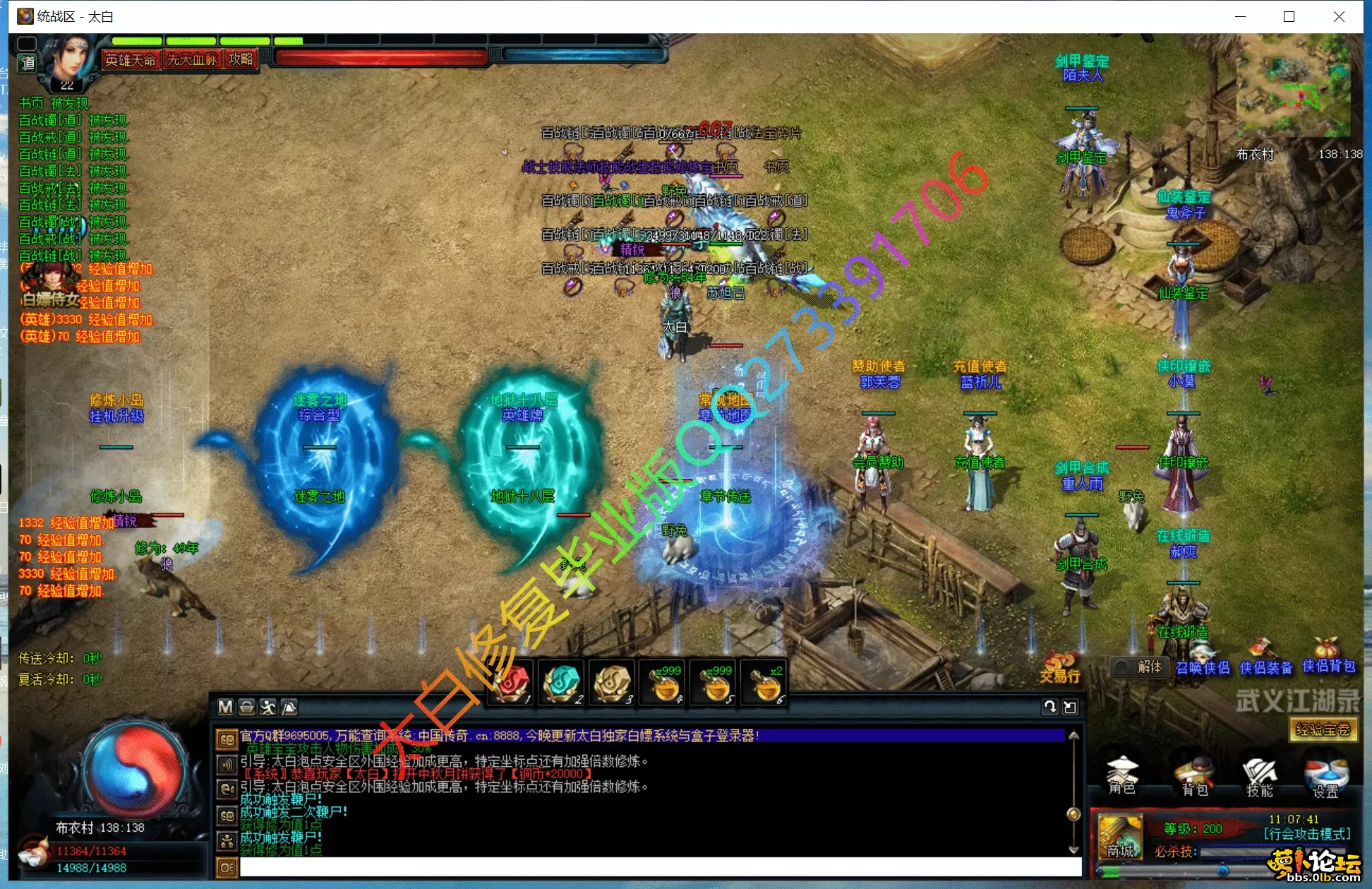This screenshot has width=1372, height=889.
Task: Open the 英雄天命 panel
Action: click(x=131, y=60)
